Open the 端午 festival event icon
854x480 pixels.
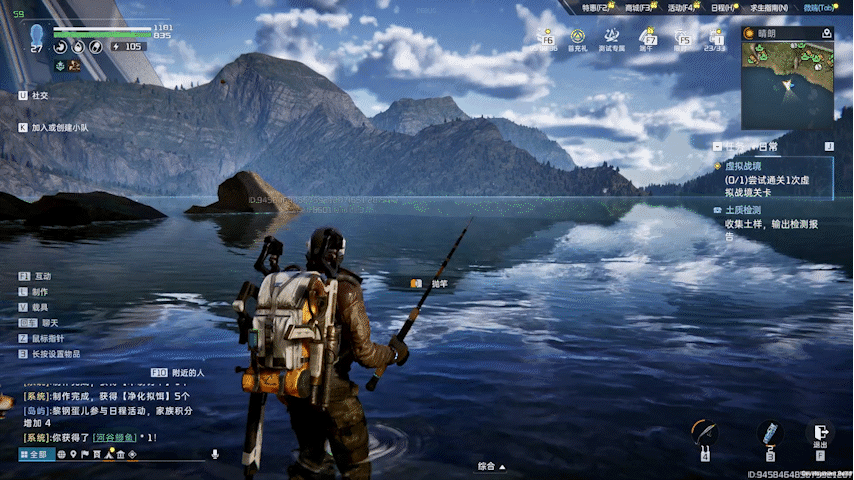(x=647, y=40)
